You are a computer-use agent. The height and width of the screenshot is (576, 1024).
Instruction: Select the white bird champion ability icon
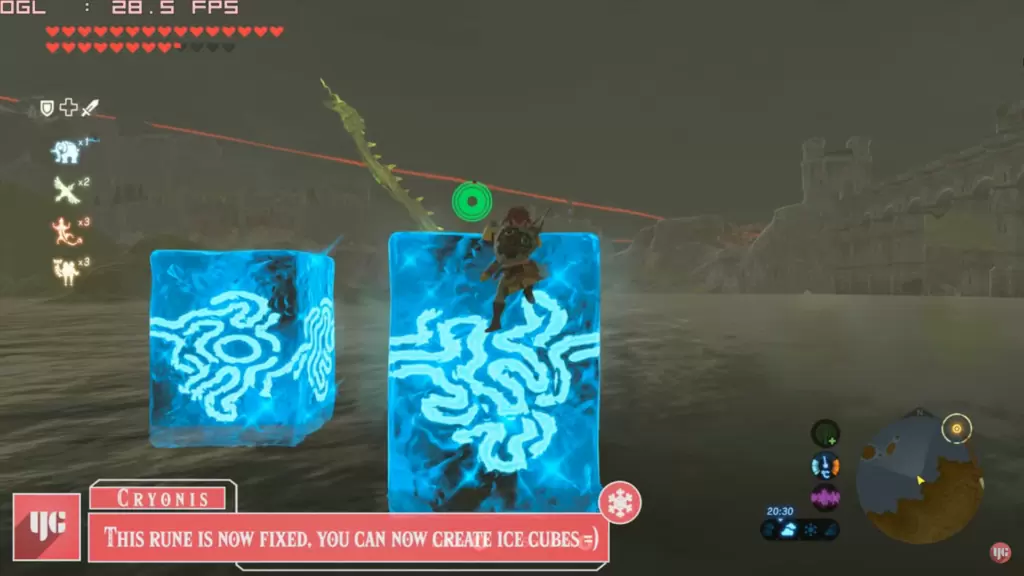pos(66,190)
